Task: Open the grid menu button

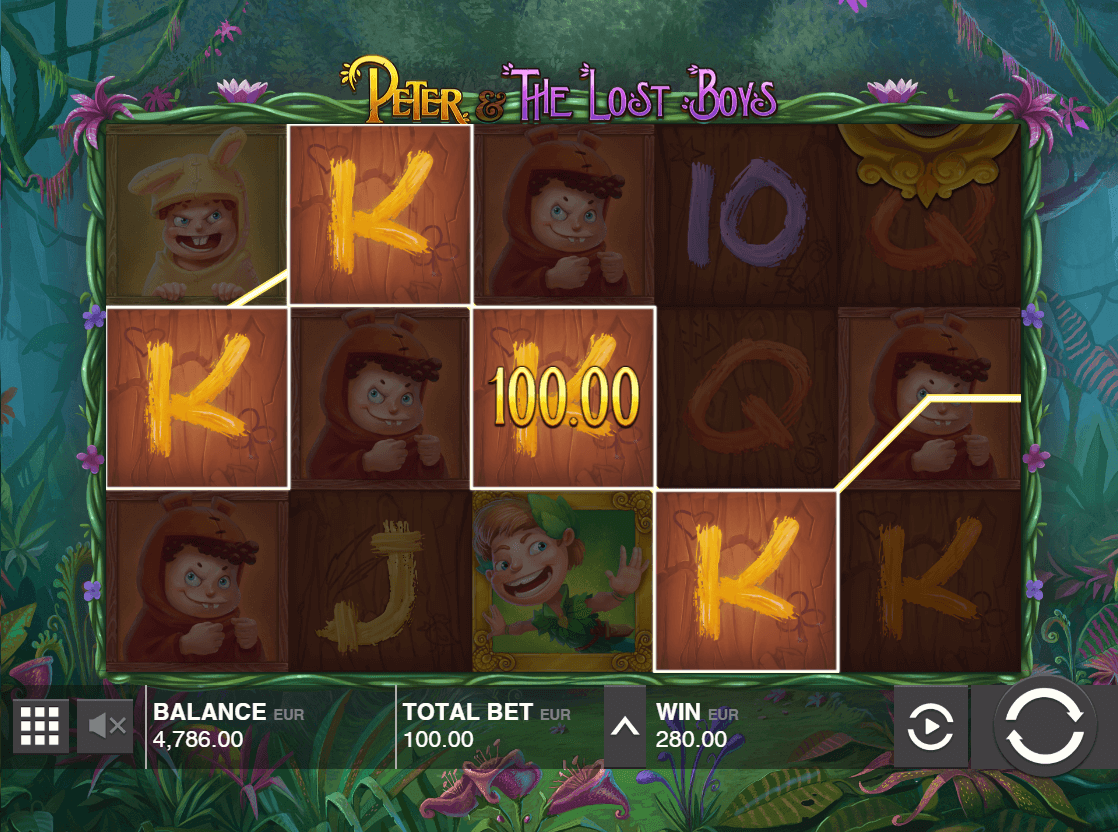Action: coord(41,725)
